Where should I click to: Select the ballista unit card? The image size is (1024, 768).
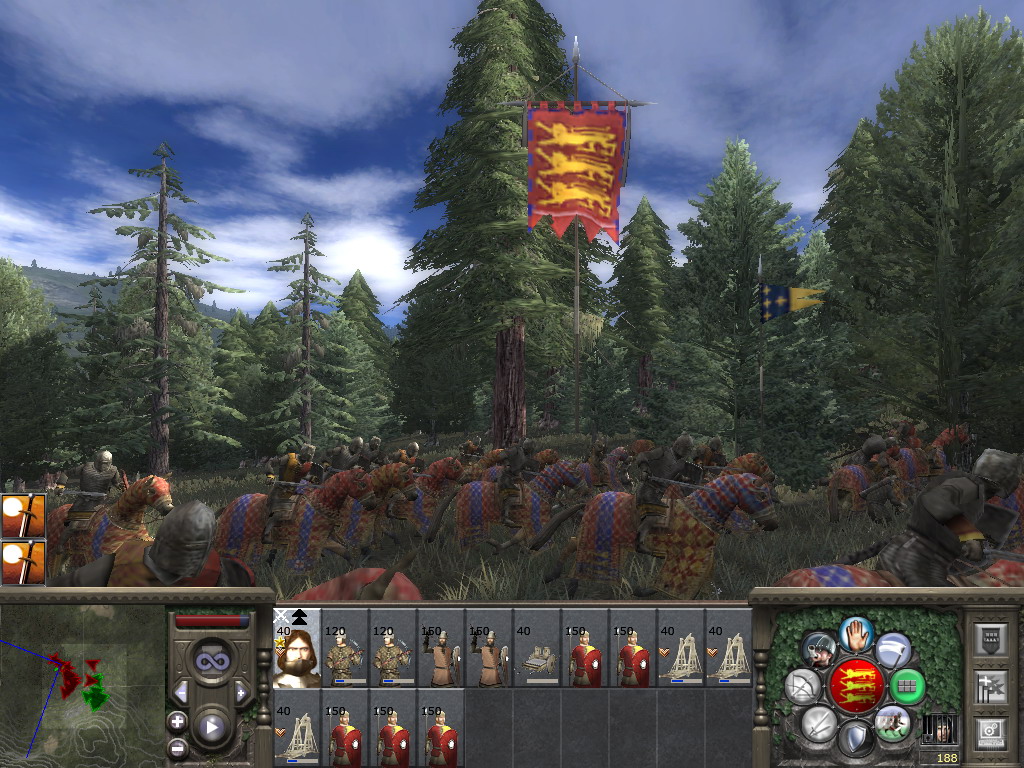[537, 648]
